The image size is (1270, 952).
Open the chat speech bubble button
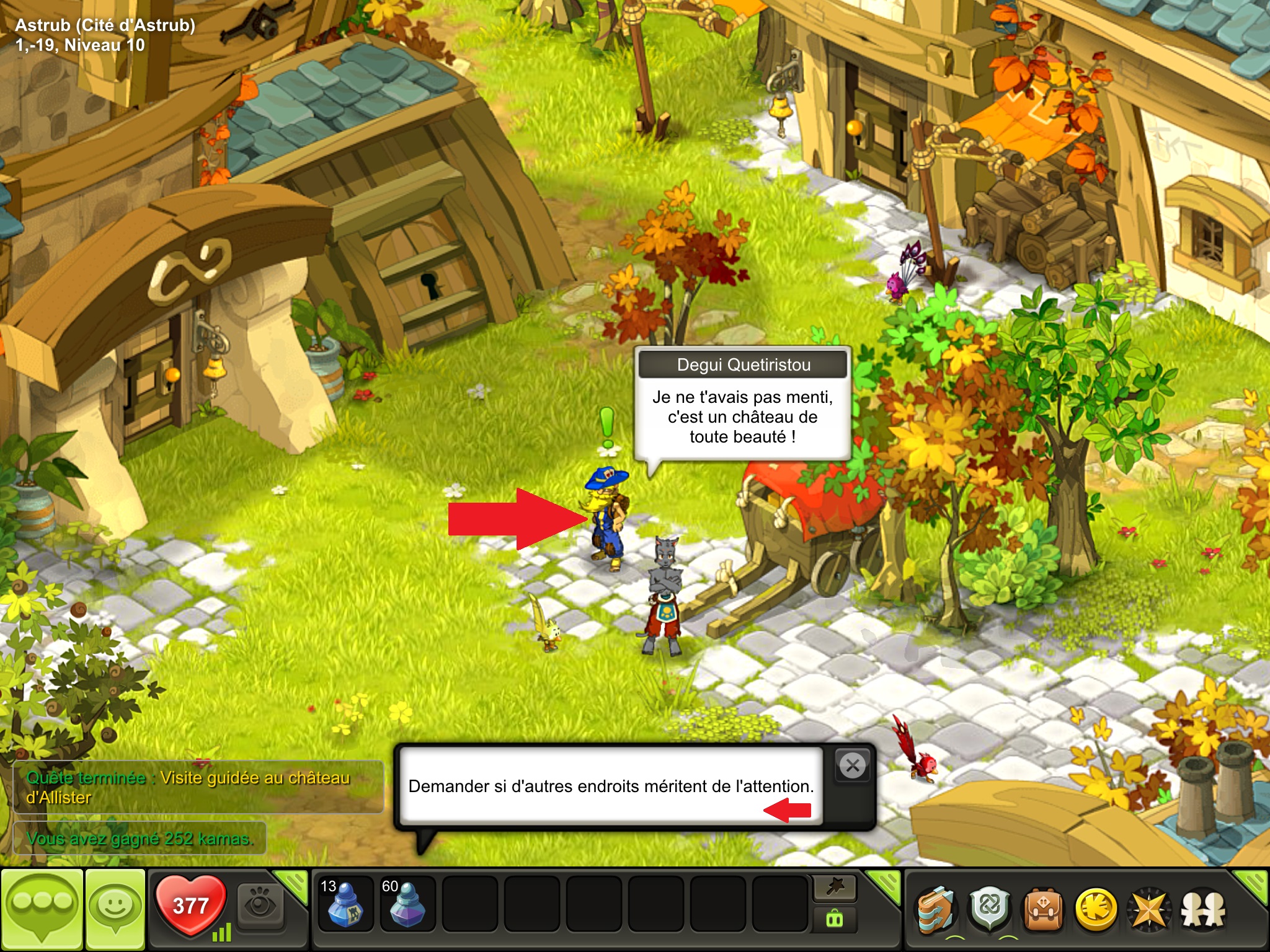tap(42, 909)
